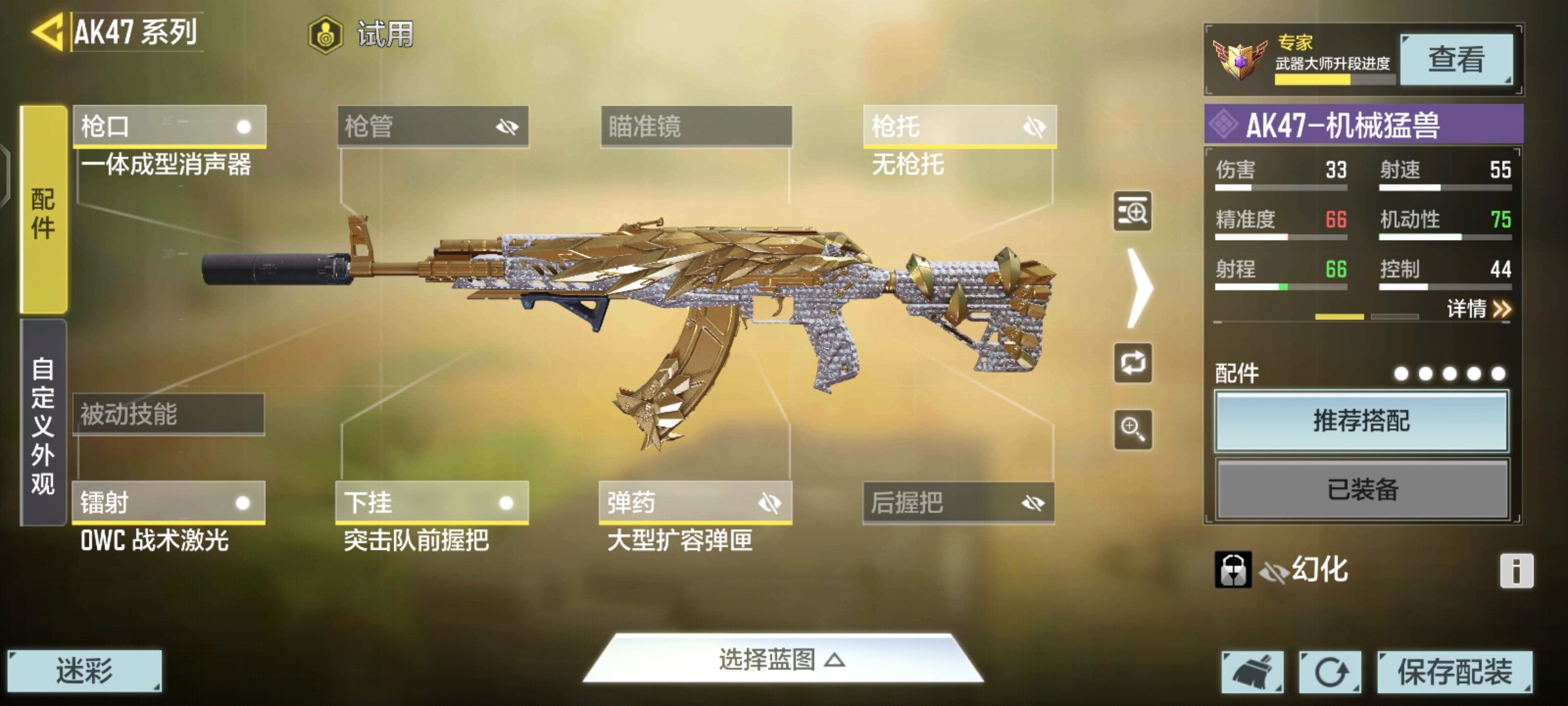Switch to the 自定义外观 tab

[x=43, y=424]
